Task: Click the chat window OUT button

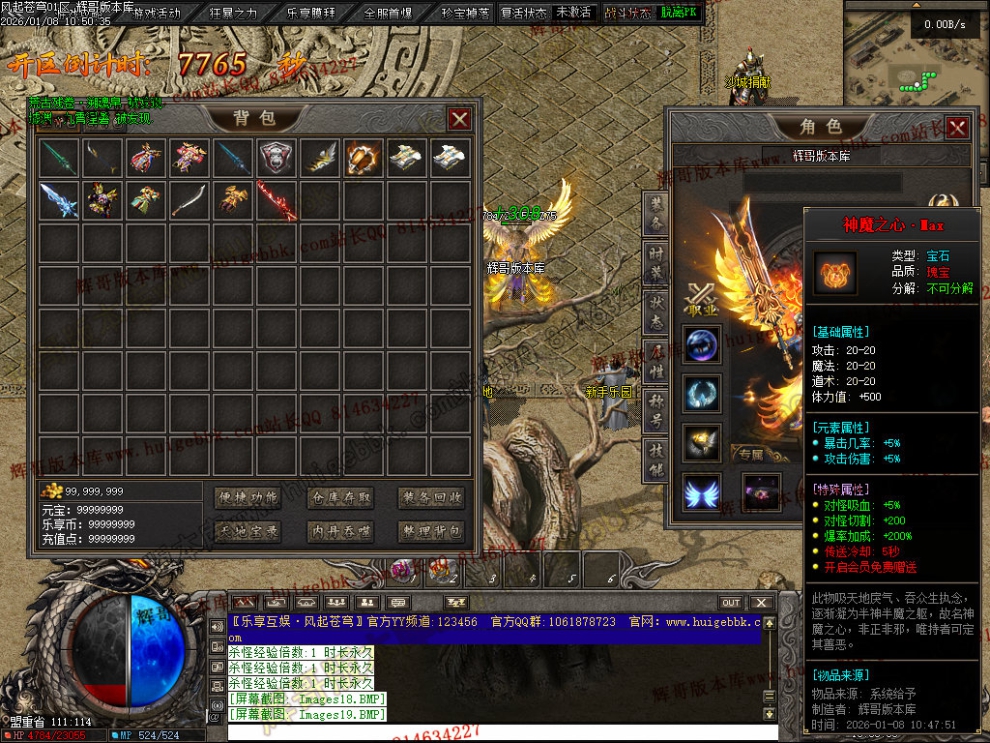Action: (731, 602)
